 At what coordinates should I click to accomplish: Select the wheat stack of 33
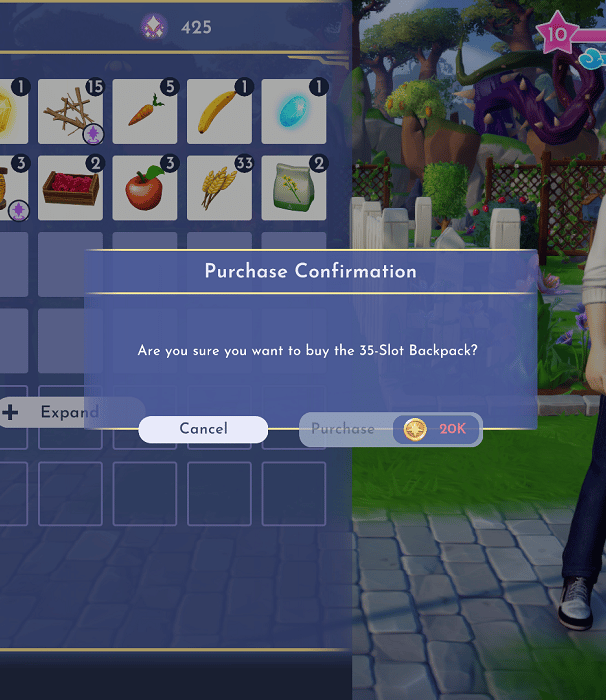[x=219, y=187]
